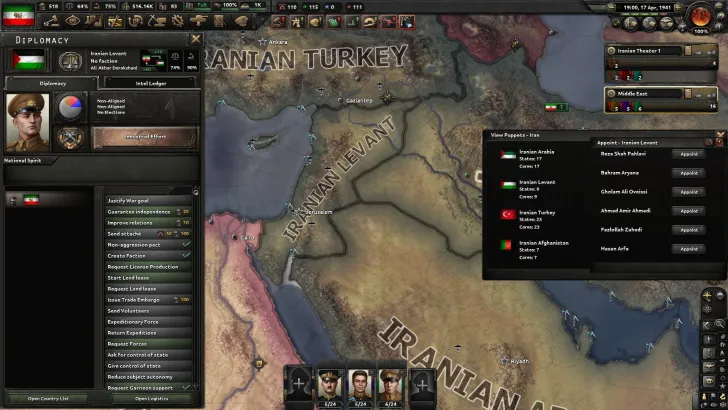Select the Middle East theater
Viewport: 728px width, 410px height.
coord(660,92)
